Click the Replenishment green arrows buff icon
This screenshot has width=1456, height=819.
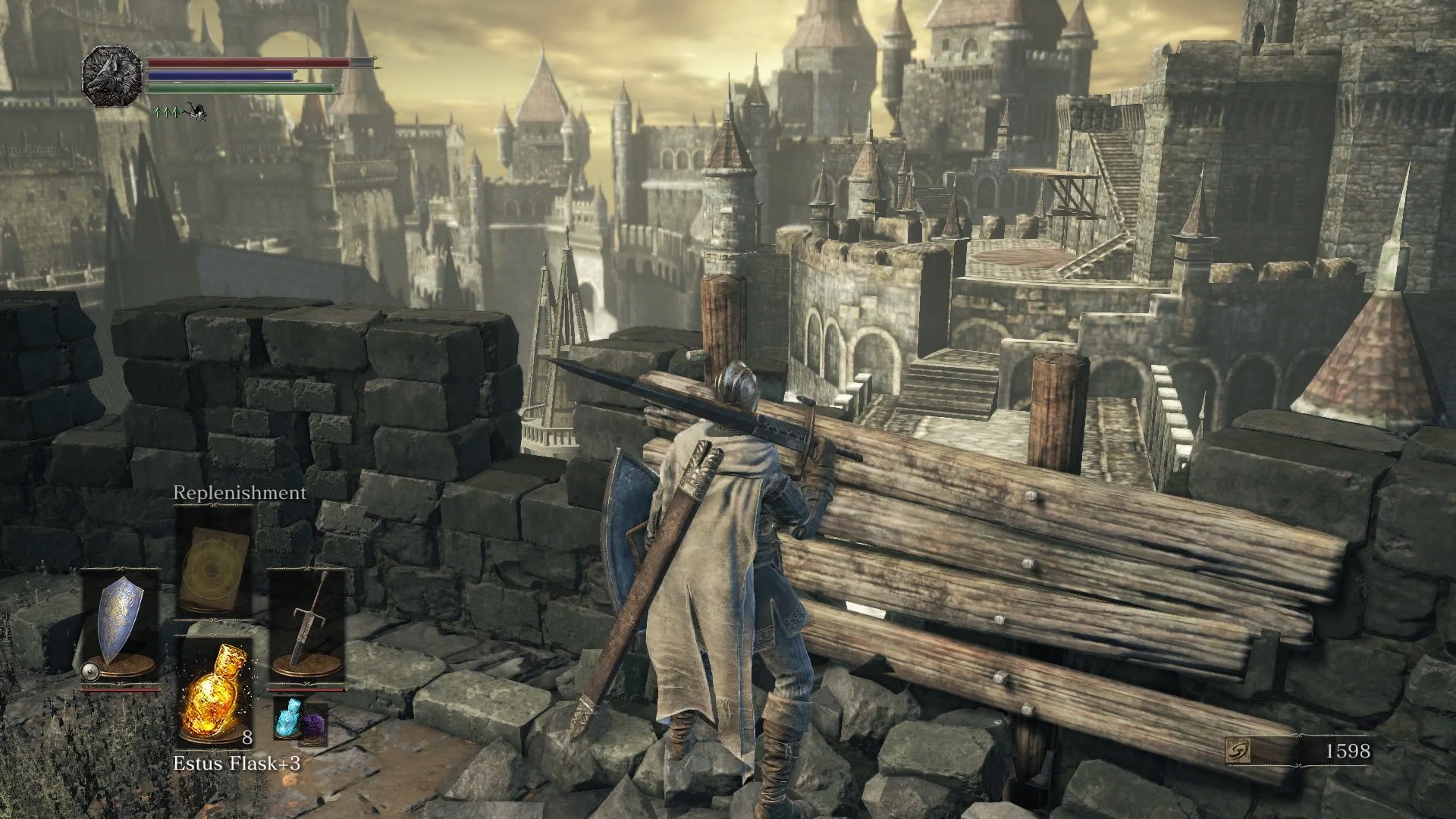point(167,112)
